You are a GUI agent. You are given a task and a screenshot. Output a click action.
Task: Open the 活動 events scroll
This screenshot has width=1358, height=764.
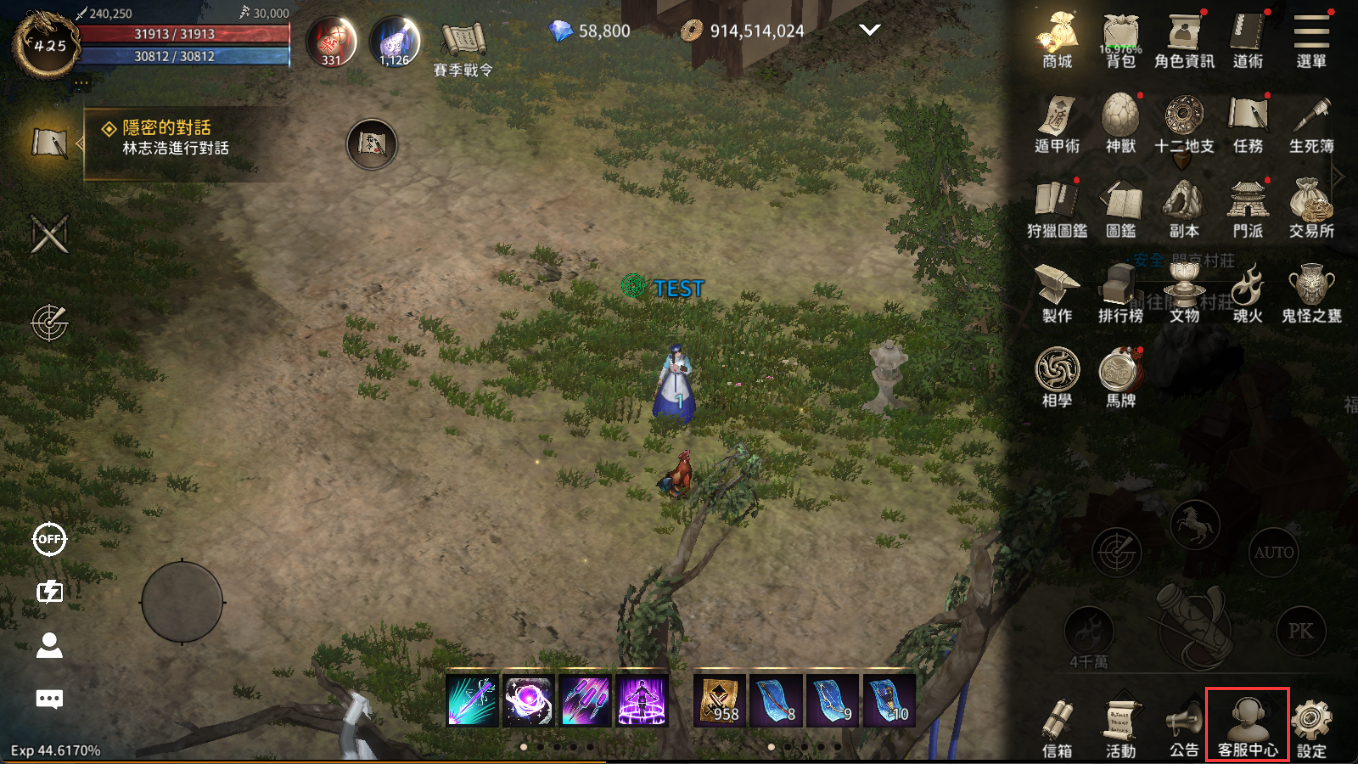click(x=1121, y=725)
